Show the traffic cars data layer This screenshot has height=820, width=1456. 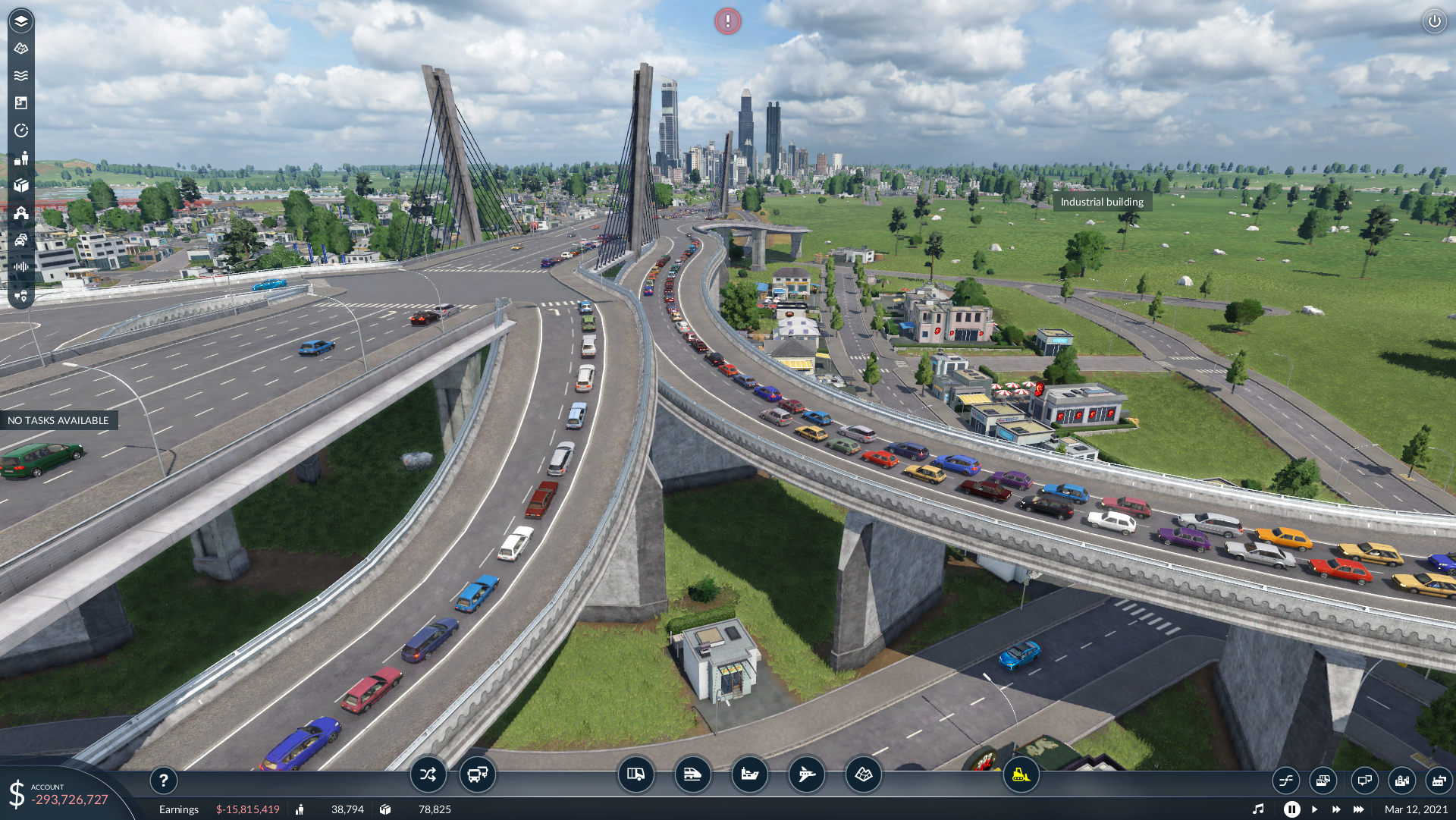click(x=21, y=240)
